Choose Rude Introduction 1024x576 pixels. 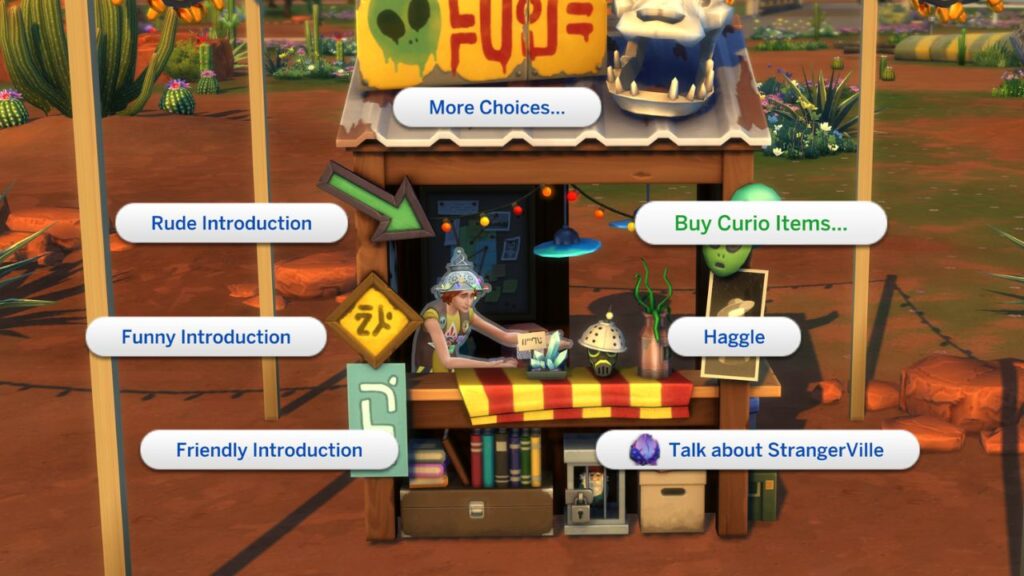[230, 223]
